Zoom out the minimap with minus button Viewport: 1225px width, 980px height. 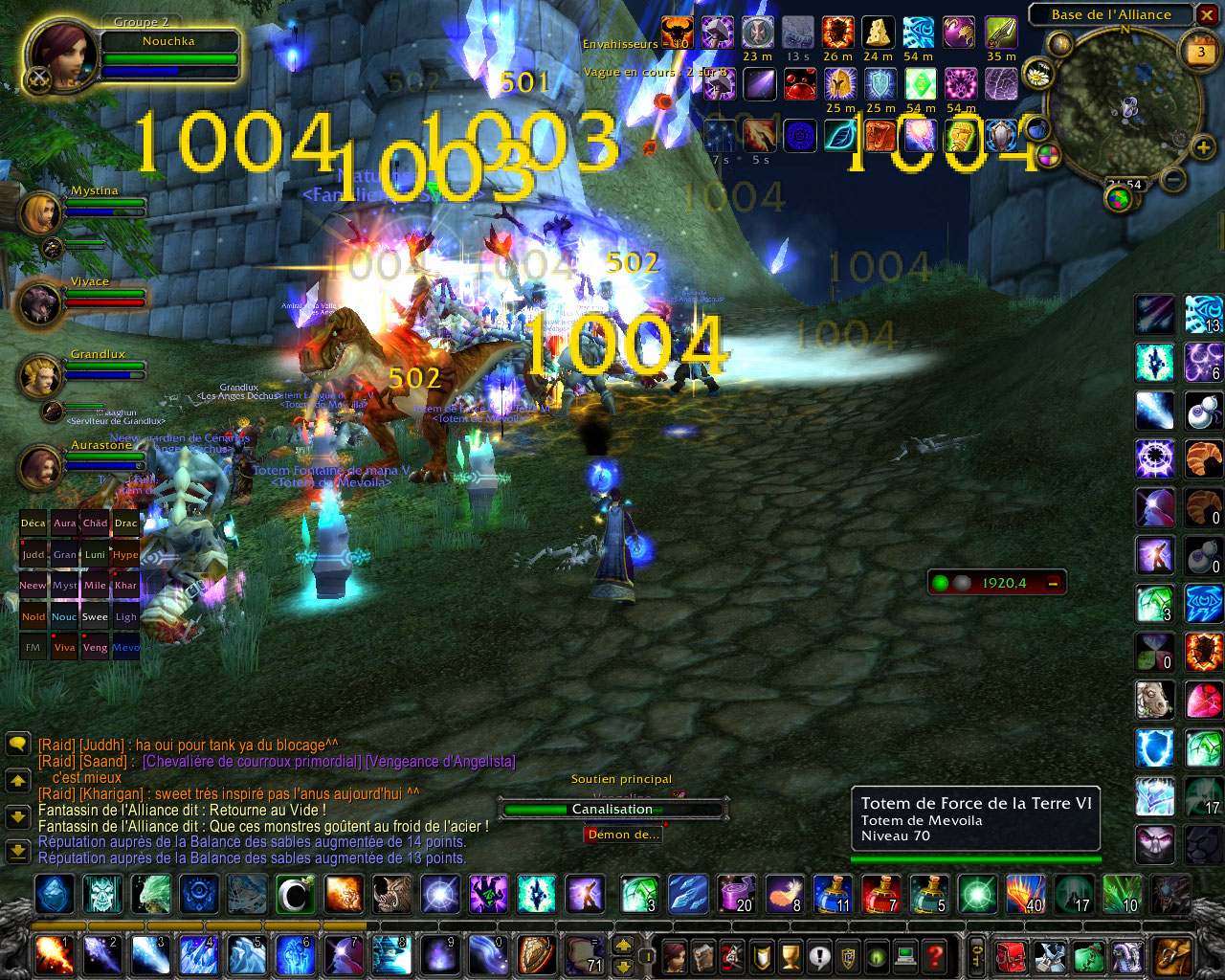pos(1173,179)
